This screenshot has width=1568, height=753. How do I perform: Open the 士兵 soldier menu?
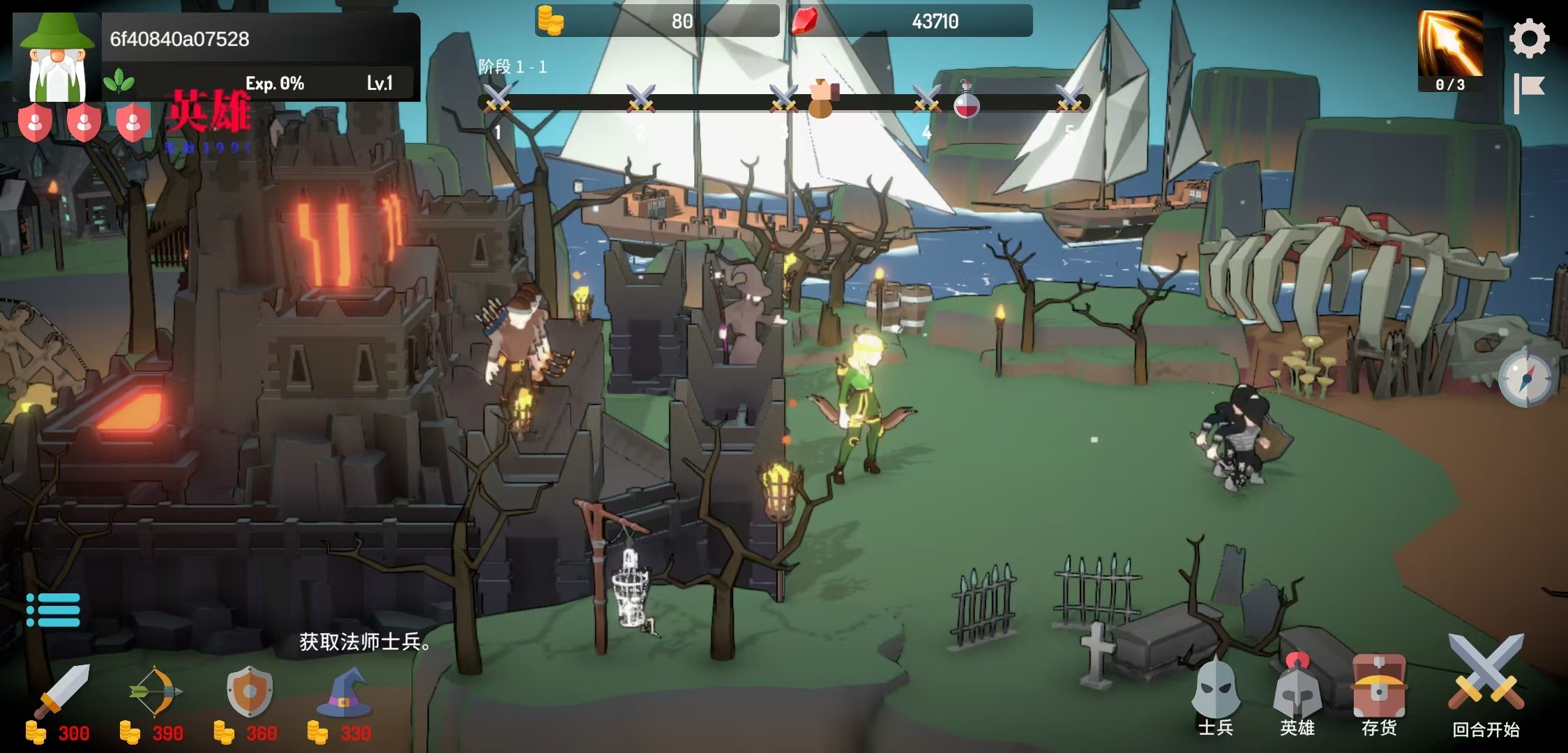click(x=1216, y=694)
